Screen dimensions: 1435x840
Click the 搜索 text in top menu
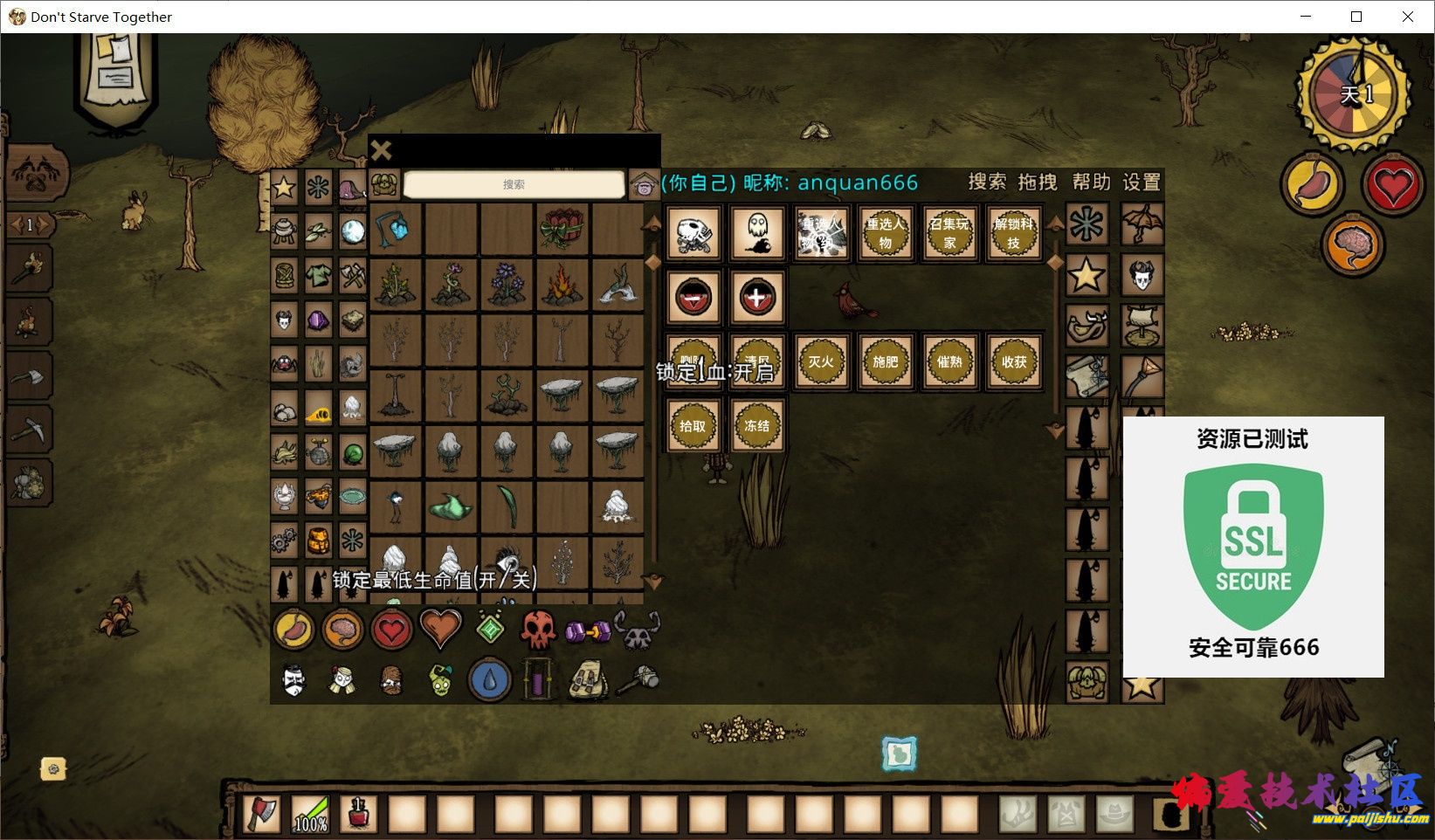[987, 182]
